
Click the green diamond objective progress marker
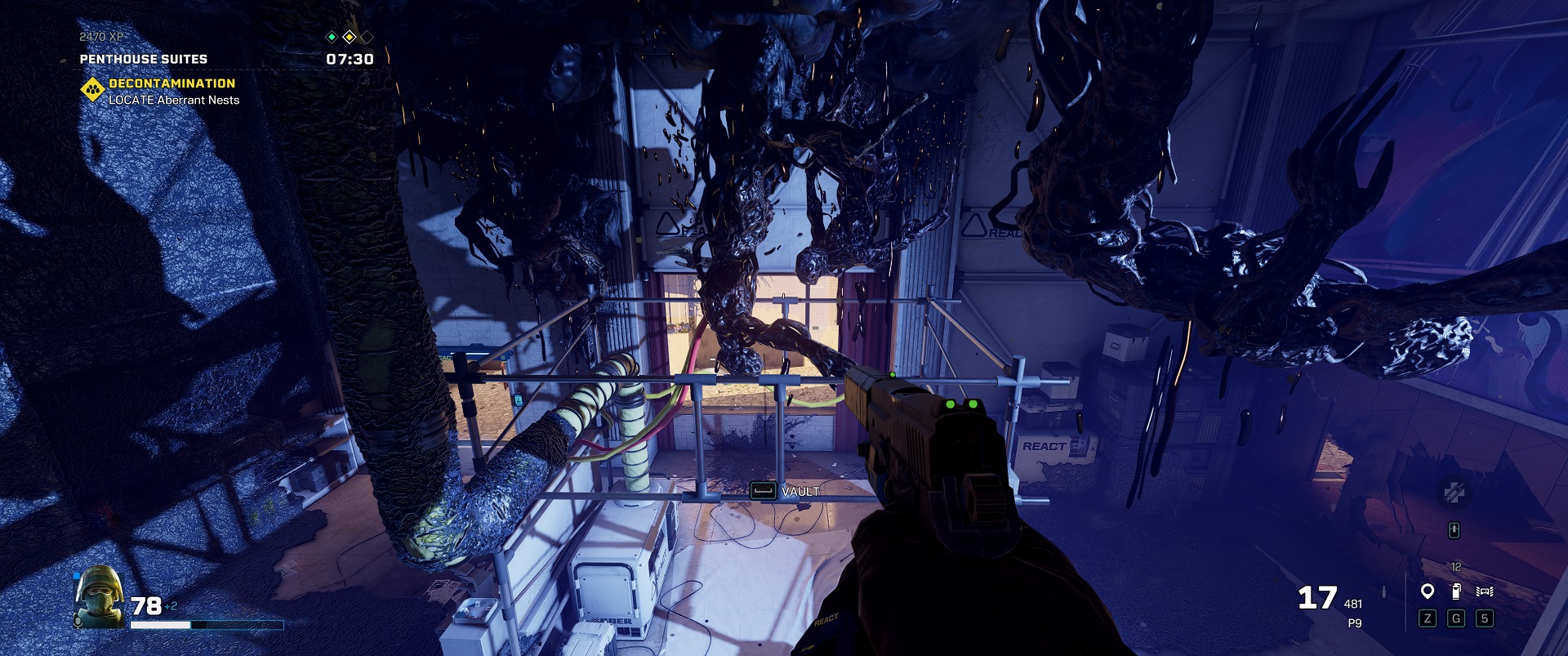332,37
